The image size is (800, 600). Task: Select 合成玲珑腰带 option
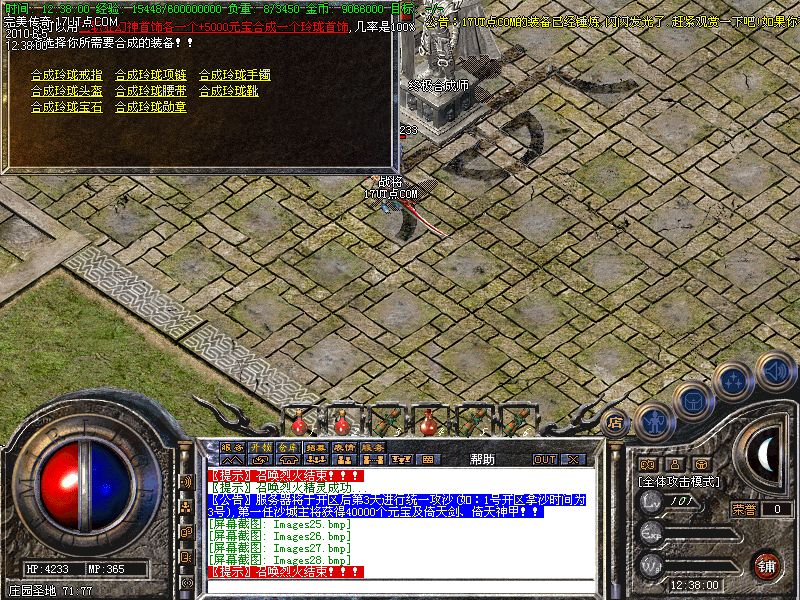pyautogui.click(x=150, y=91)
